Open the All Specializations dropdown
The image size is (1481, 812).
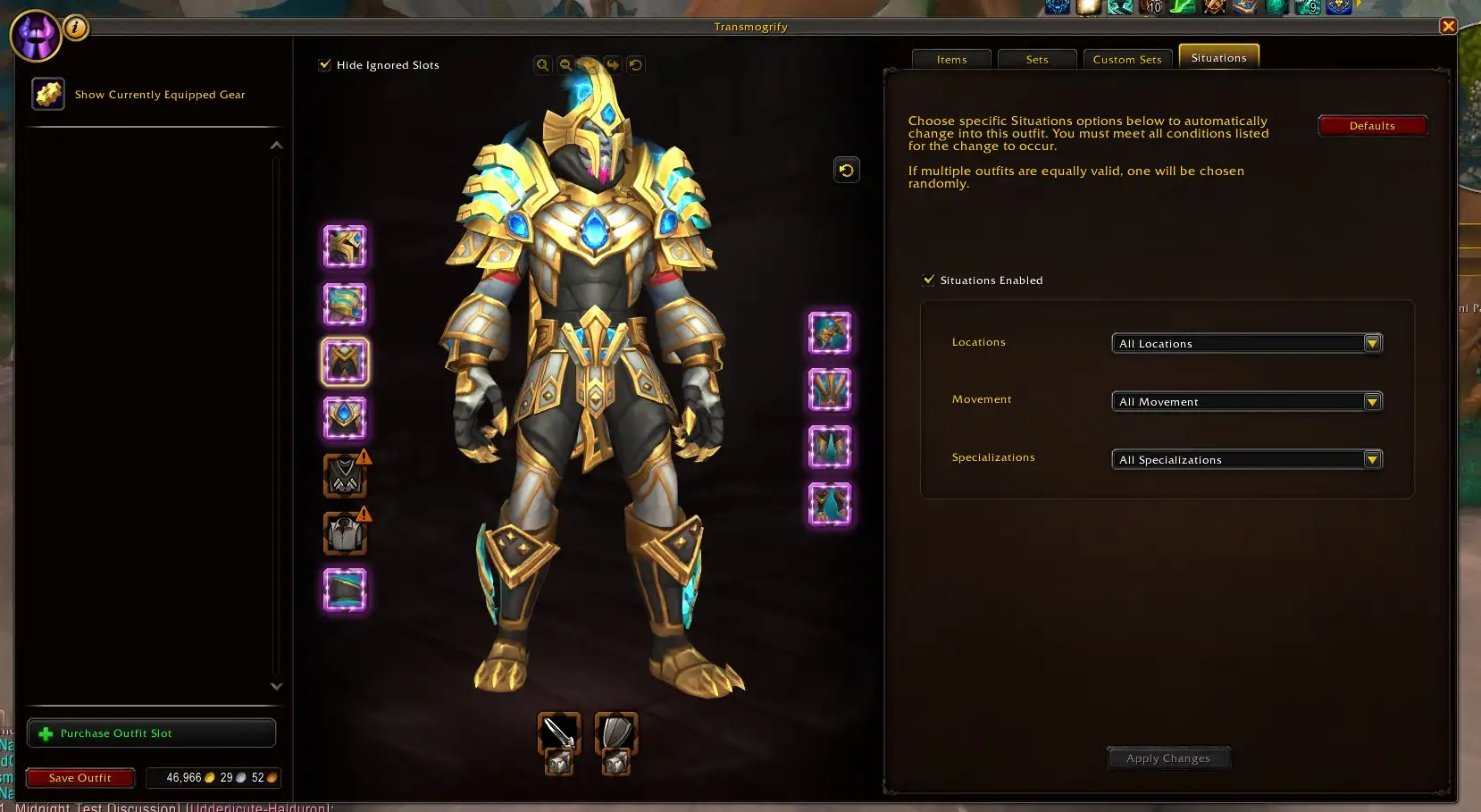tap(1246, 460)
